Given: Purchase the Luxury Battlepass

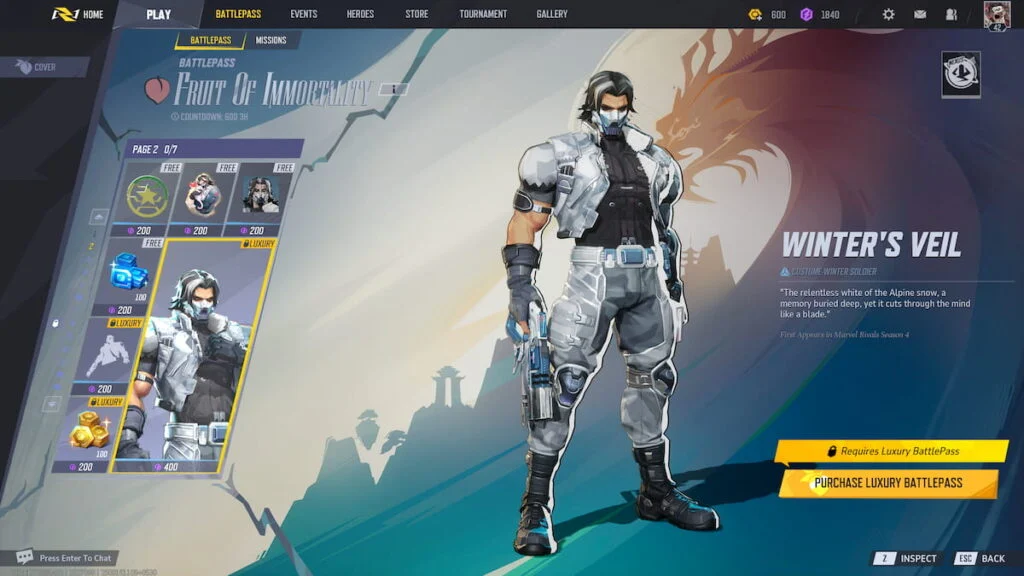Looking at the screenshot, I should 888,483.
